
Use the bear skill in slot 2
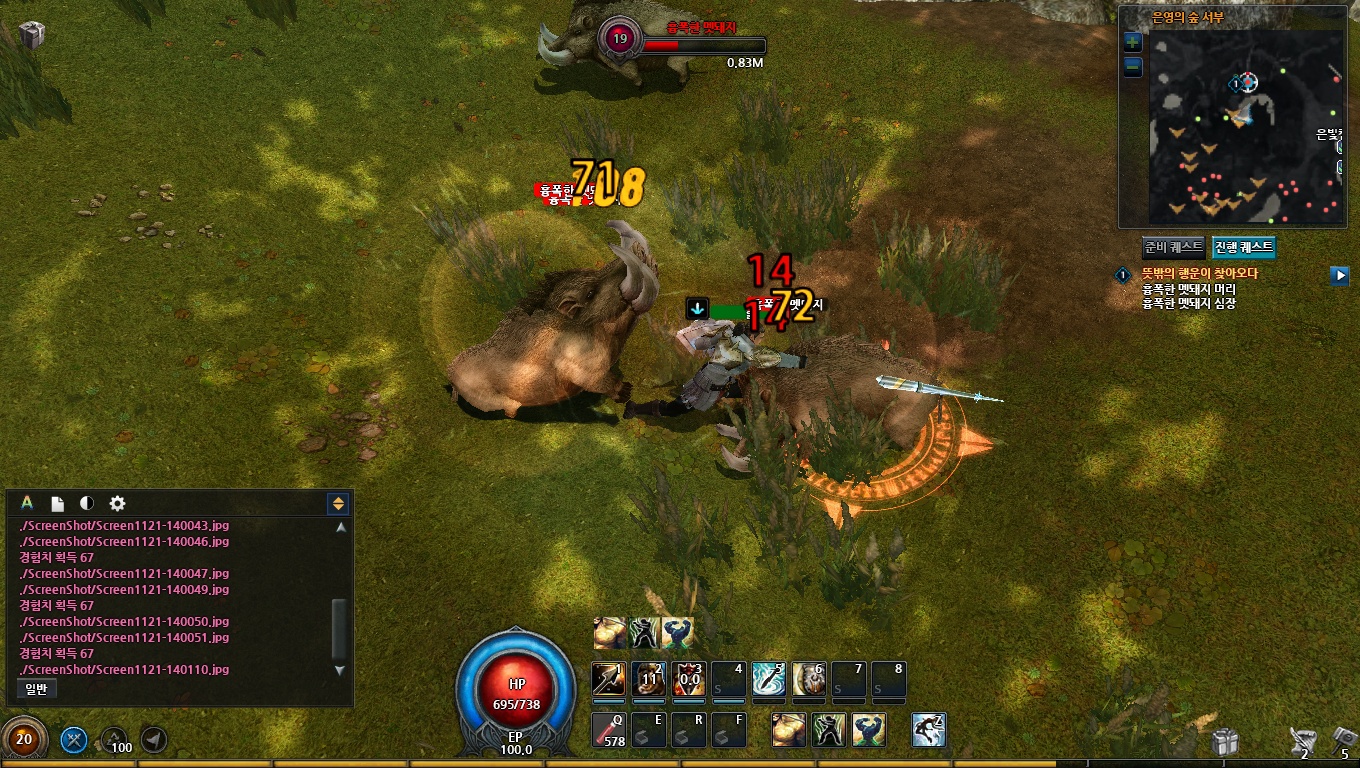(649, 679)
